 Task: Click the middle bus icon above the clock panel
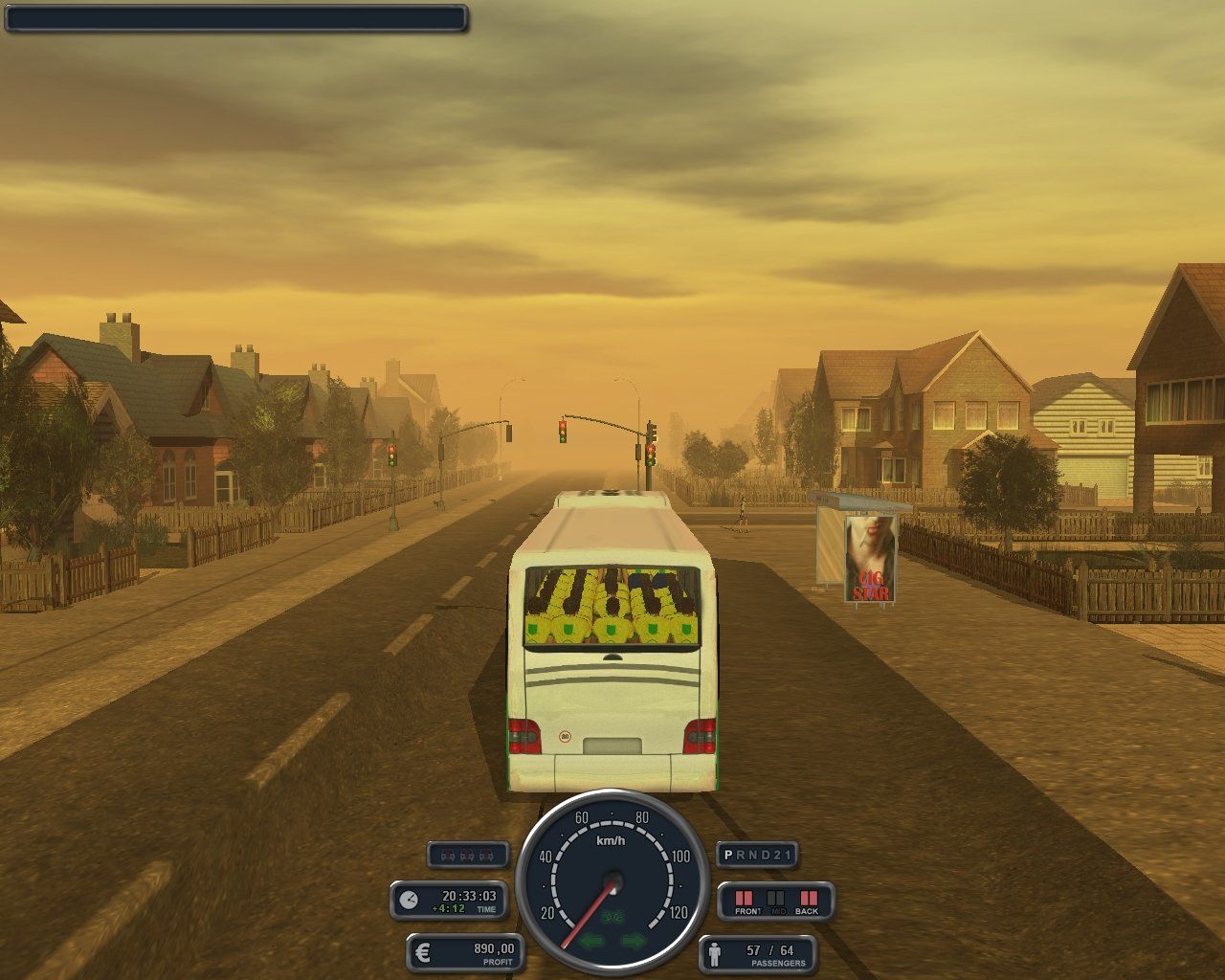click(467, 855)
